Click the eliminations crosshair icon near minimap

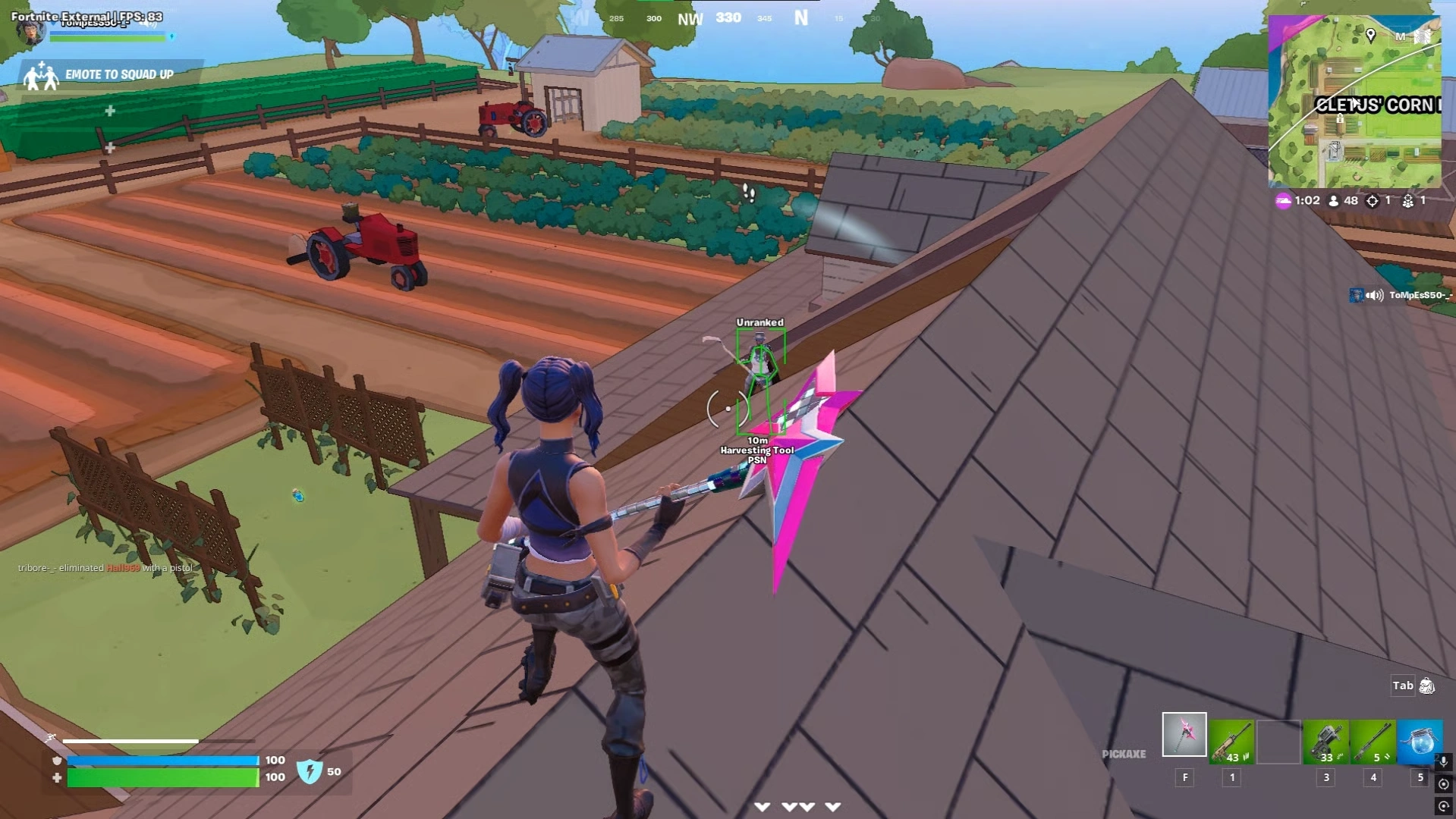pos(1371,200)
